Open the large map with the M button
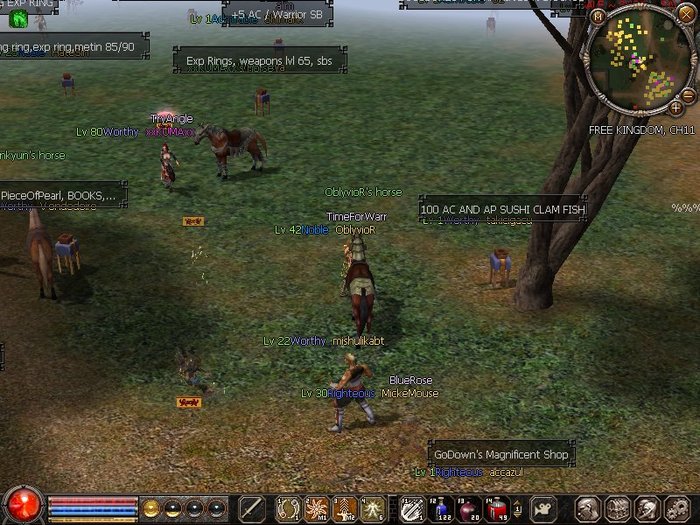The width and height of the screenshot is (700, 525). click(x=598, y=16)
